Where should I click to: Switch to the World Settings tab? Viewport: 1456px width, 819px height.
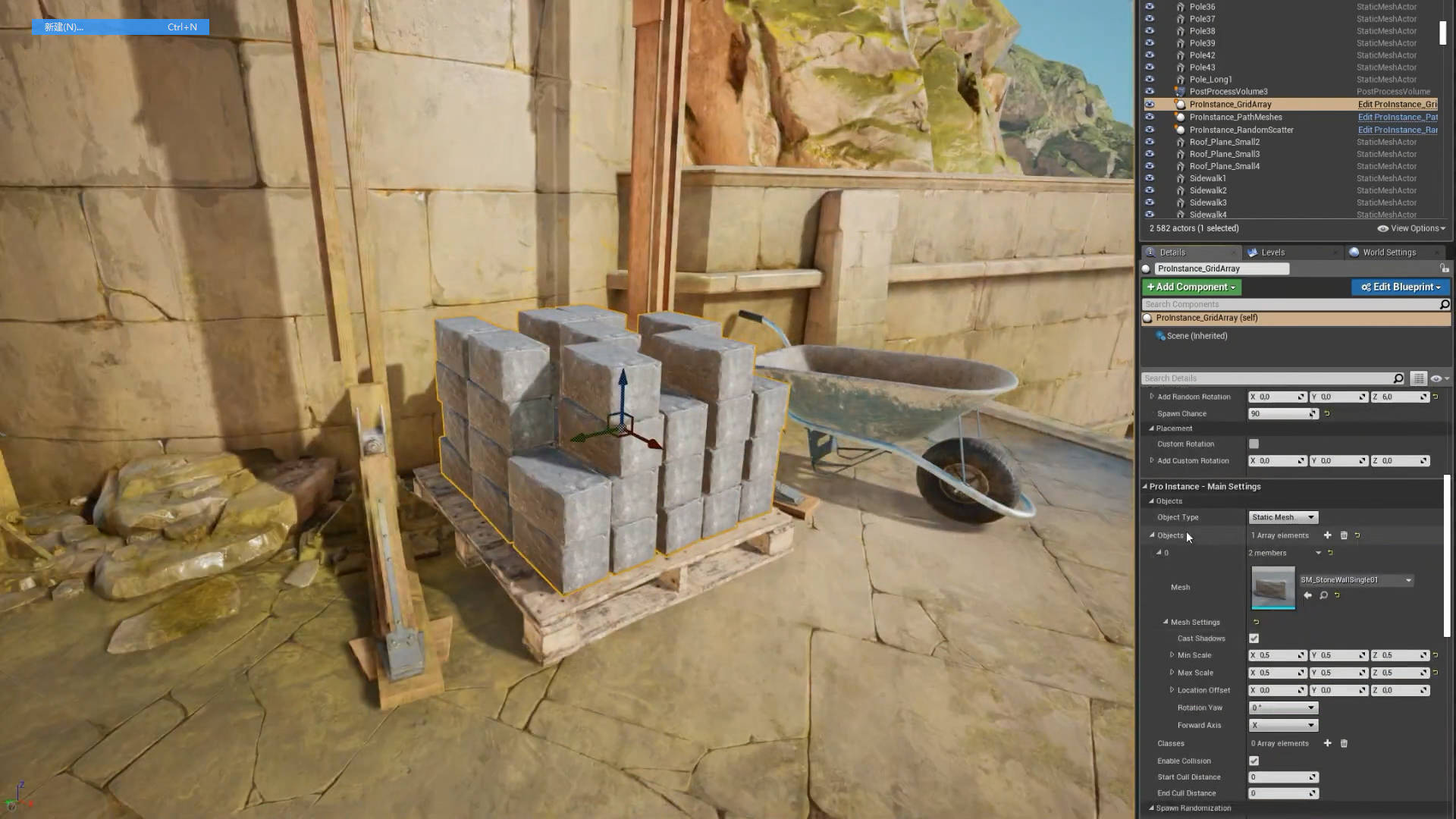(x=1388, y=253)
